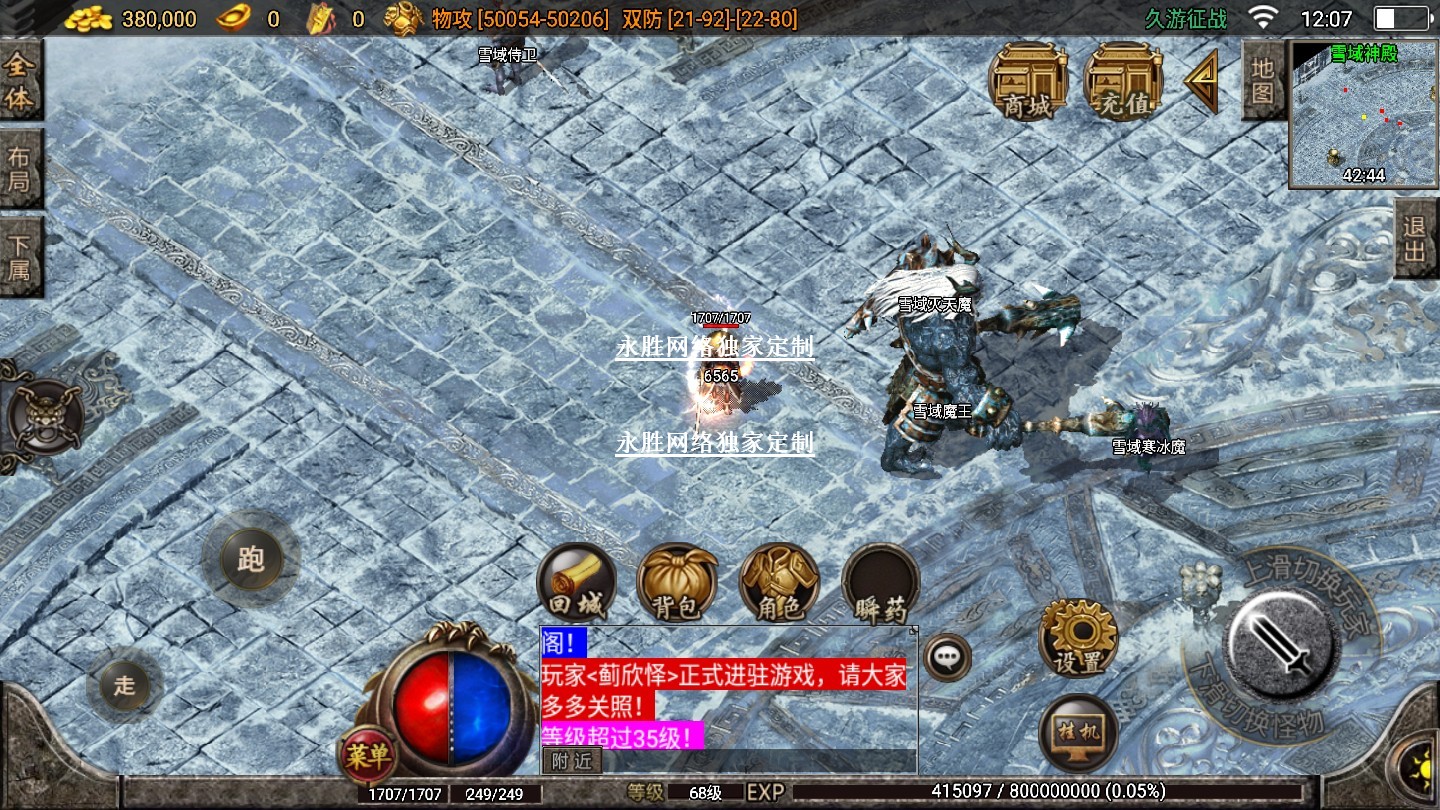
Task: Collapse the top menu with the gold arrow
Action: [x=1202, y=81]
